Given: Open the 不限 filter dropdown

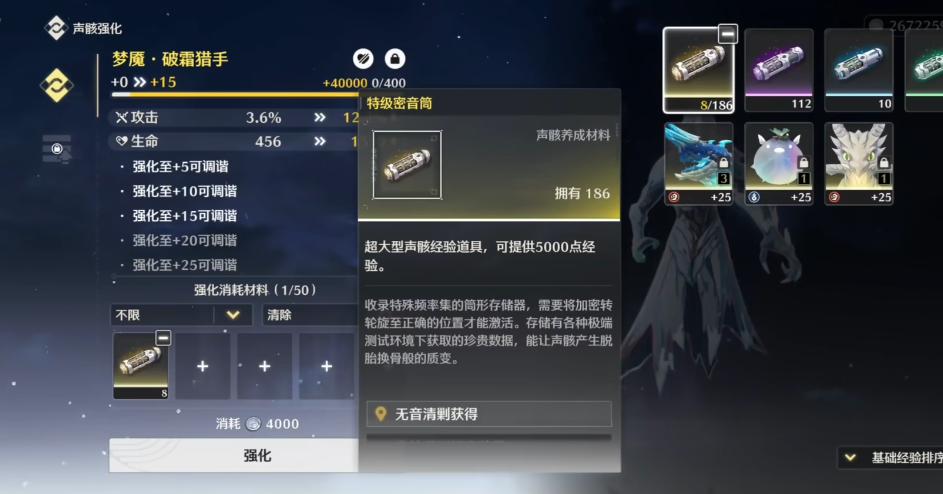Looking at the screenshot, I should pyautogui.click(x=180, y=315).
